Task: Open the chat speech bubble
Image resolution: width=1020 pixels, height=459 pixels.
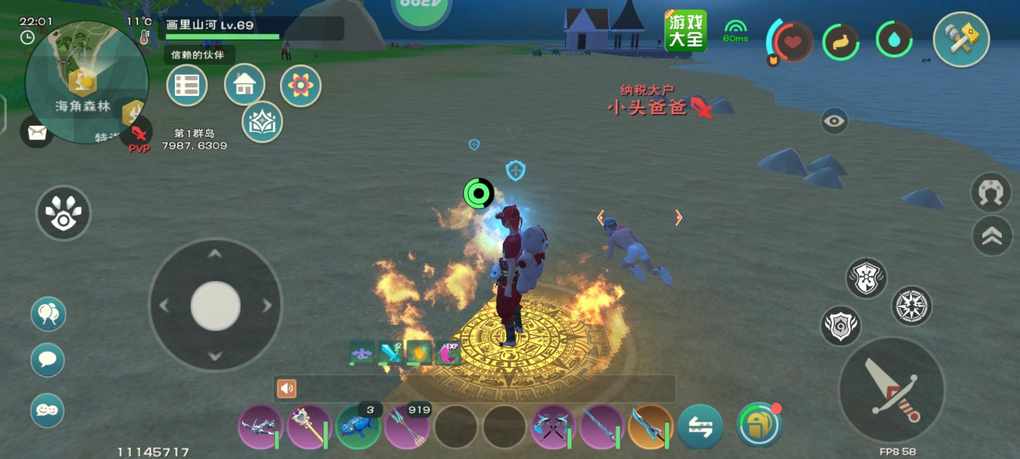Action: coord(47,360)
